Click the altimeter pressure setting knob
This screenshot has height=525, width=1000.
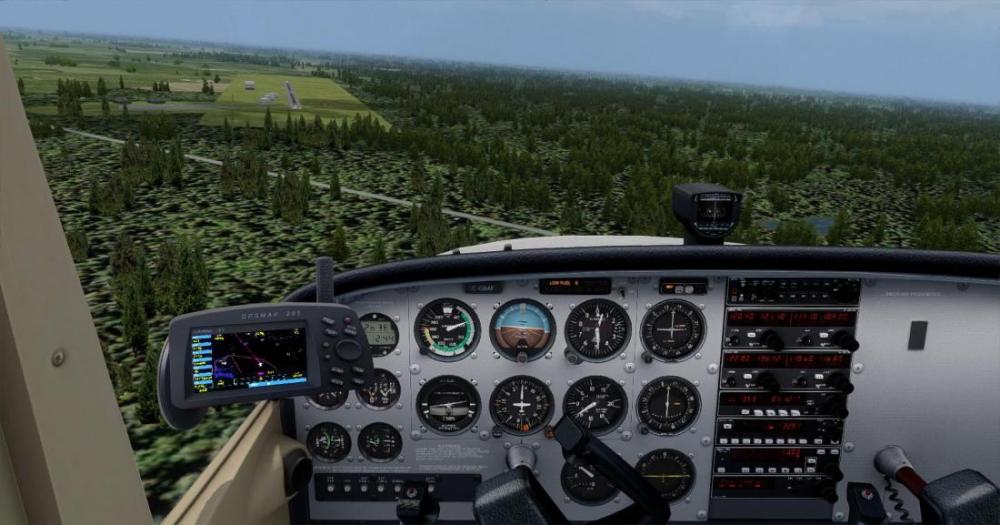(x=572, y=356)
